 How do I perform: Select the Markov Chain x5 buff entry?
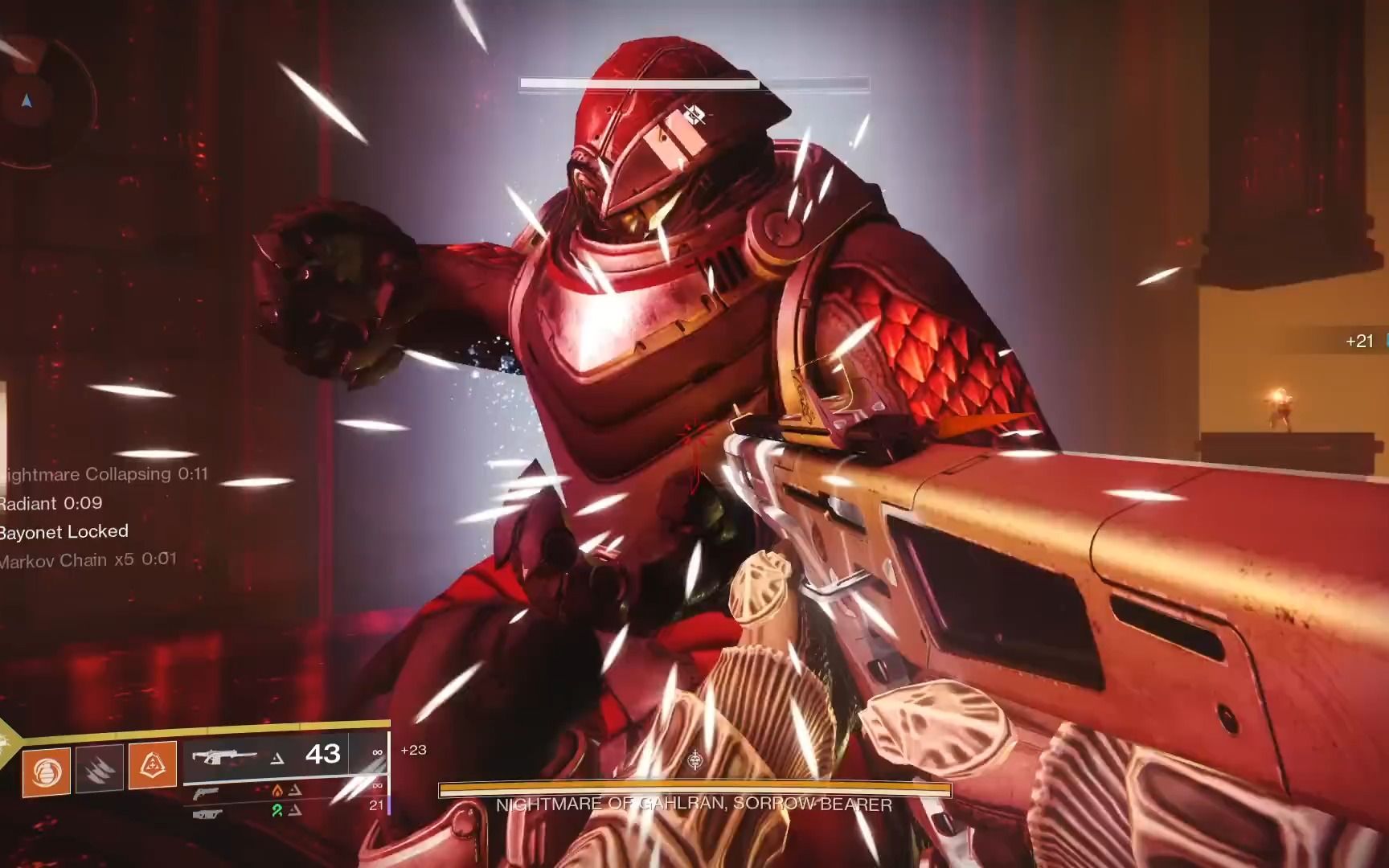point(87,559)
